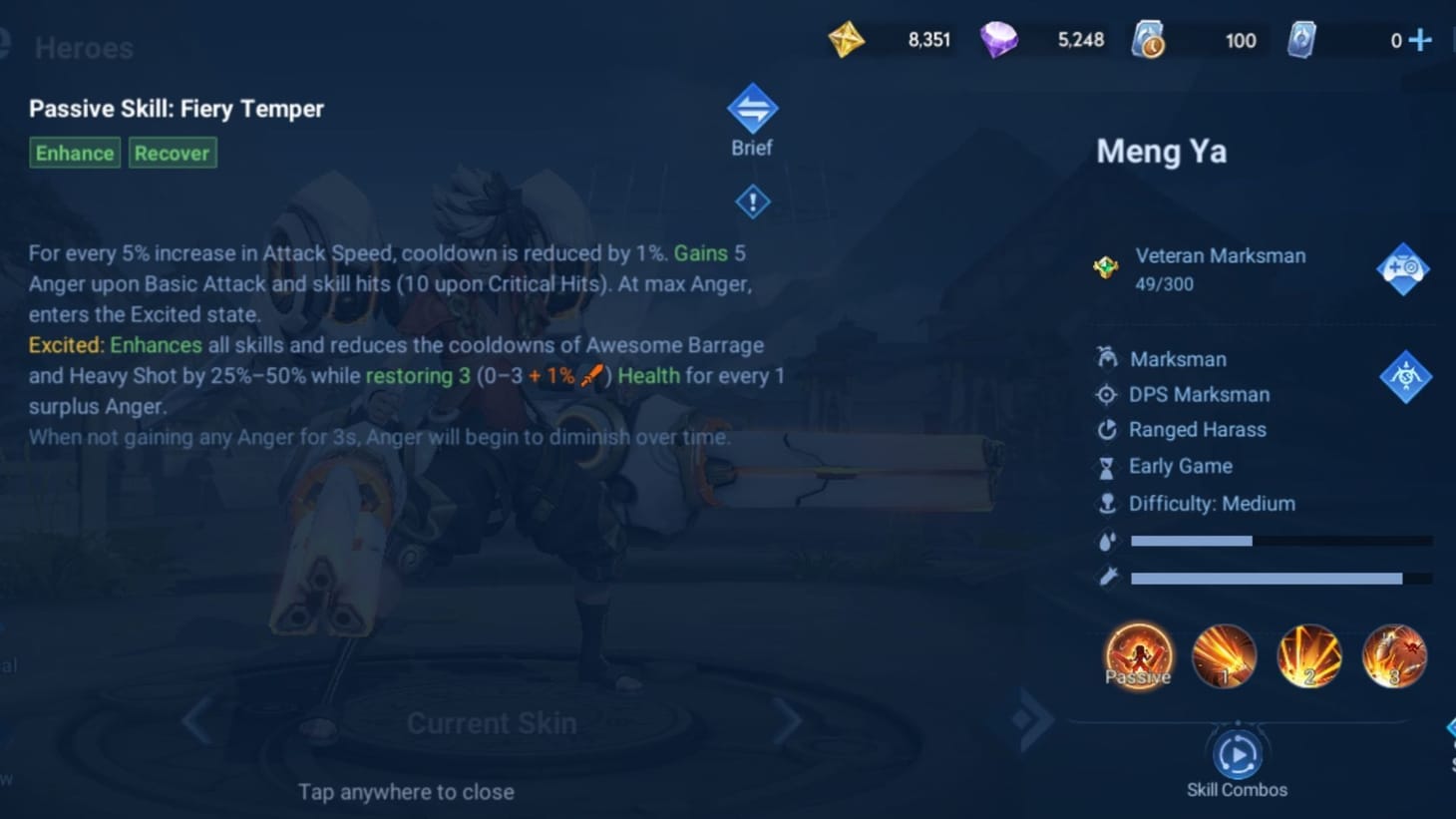The image size is (1456, 819).
Task: Click the diamond currency icon showing 5,248
Action: click(1000, 41)
